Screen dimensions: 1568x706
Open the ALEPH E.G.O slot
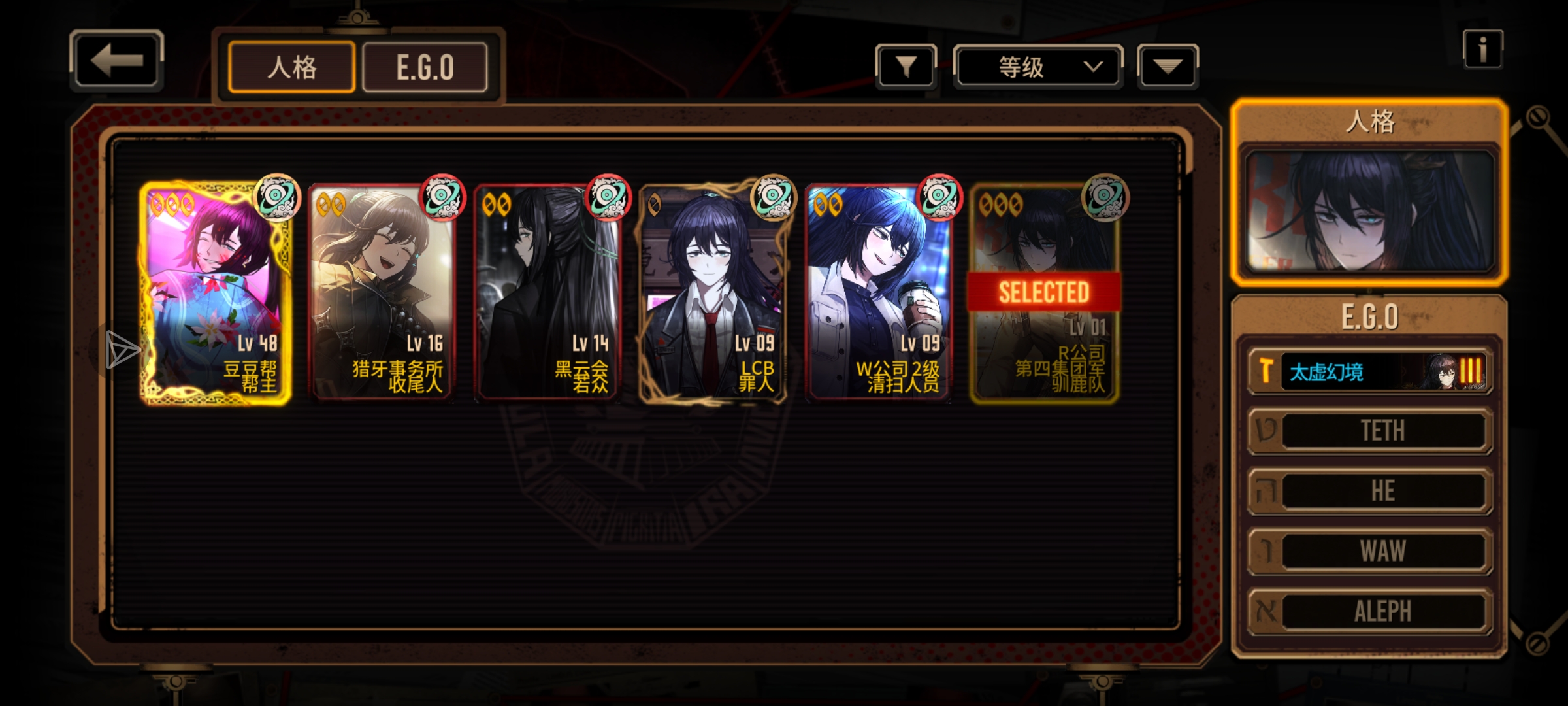1369,611
